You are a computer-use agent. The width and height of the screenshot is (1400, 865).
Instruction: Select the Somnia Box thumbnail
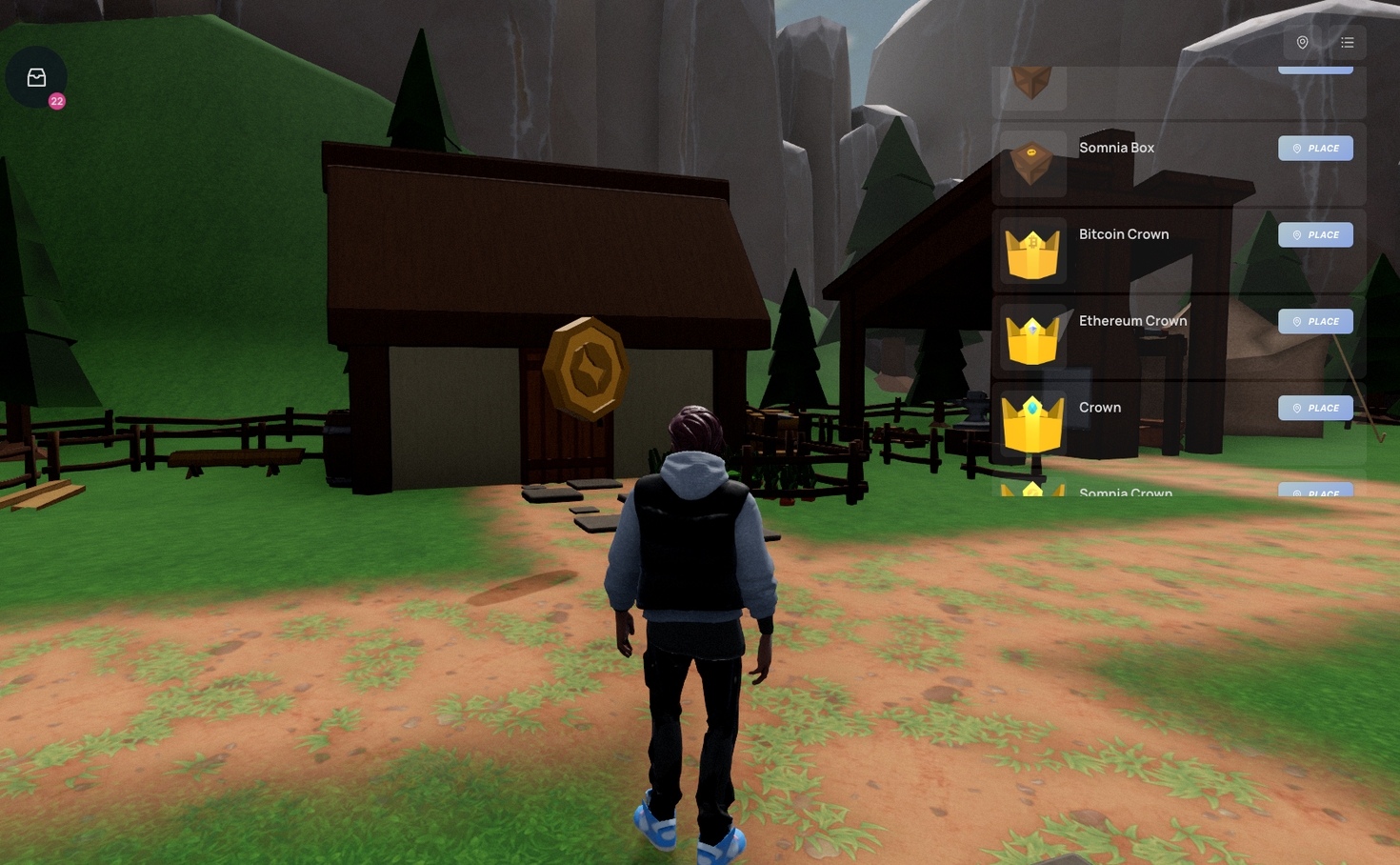pos(1032,164)
